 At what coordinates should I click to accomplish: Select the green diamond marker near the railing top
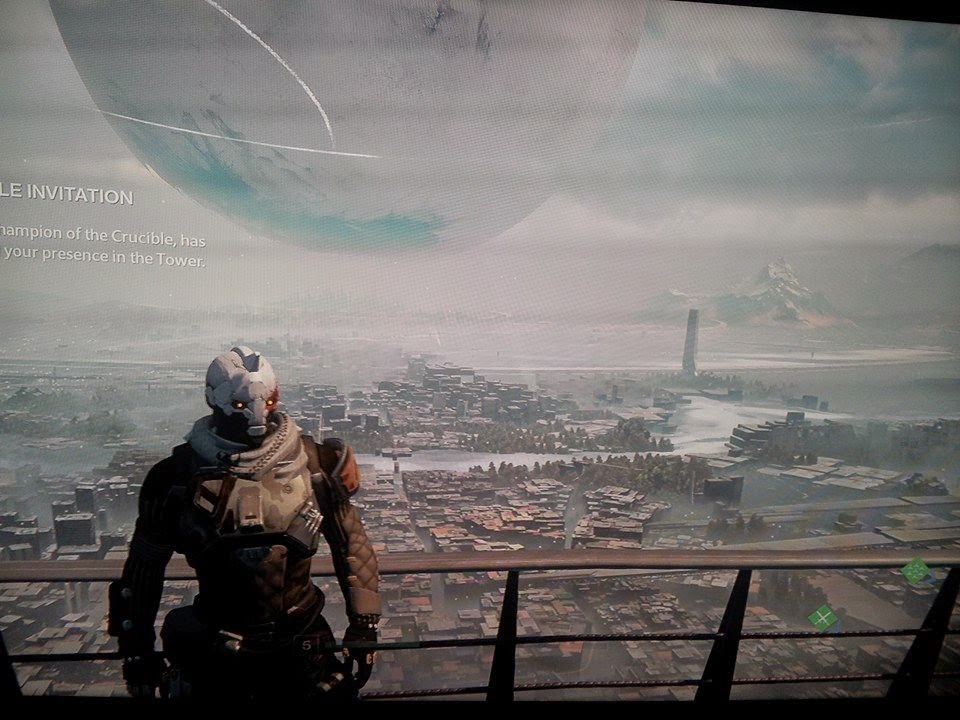point(914,571)
